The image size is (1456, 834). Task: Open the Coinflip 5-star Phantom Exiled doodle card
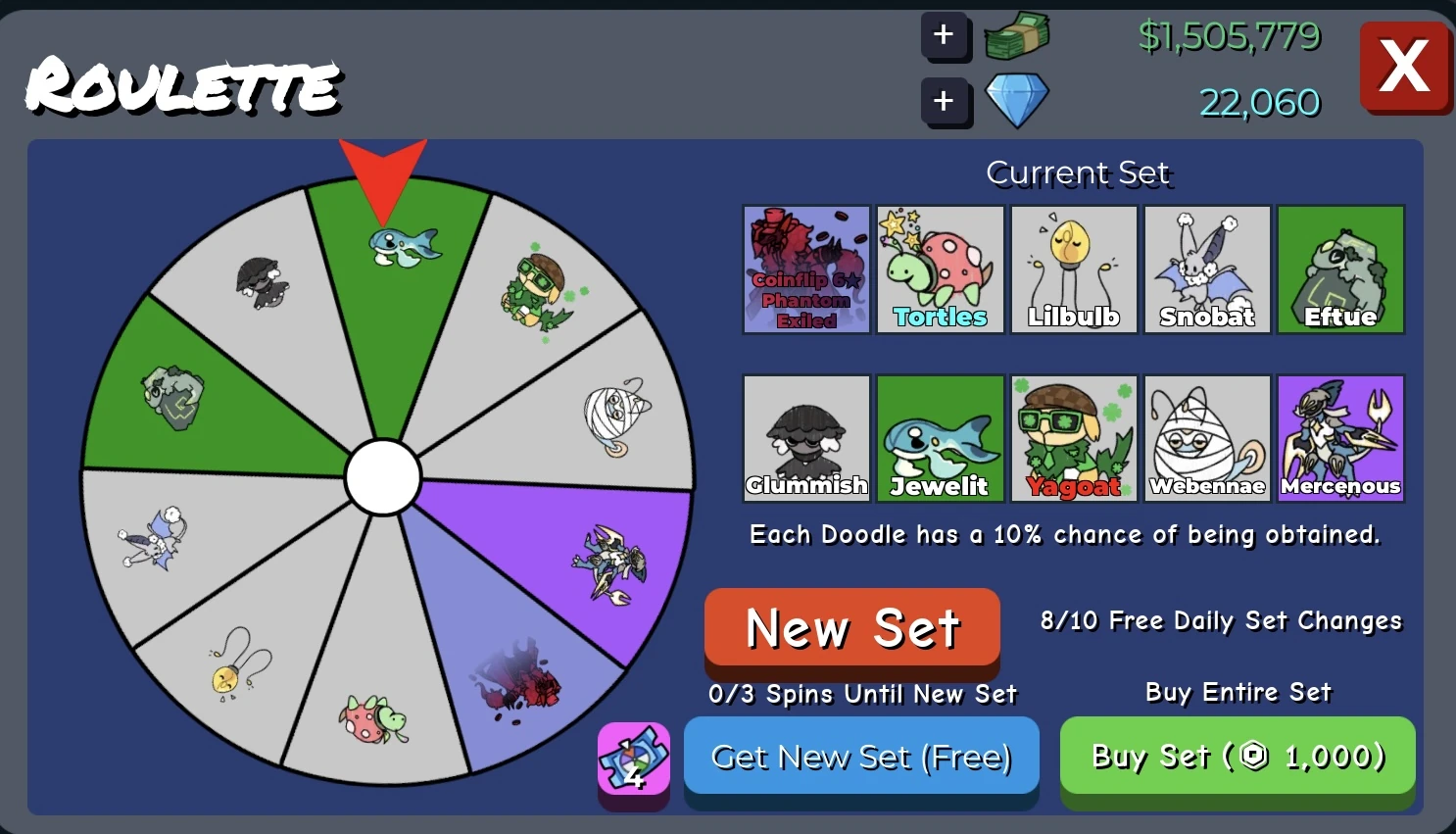tap(806, 270)
